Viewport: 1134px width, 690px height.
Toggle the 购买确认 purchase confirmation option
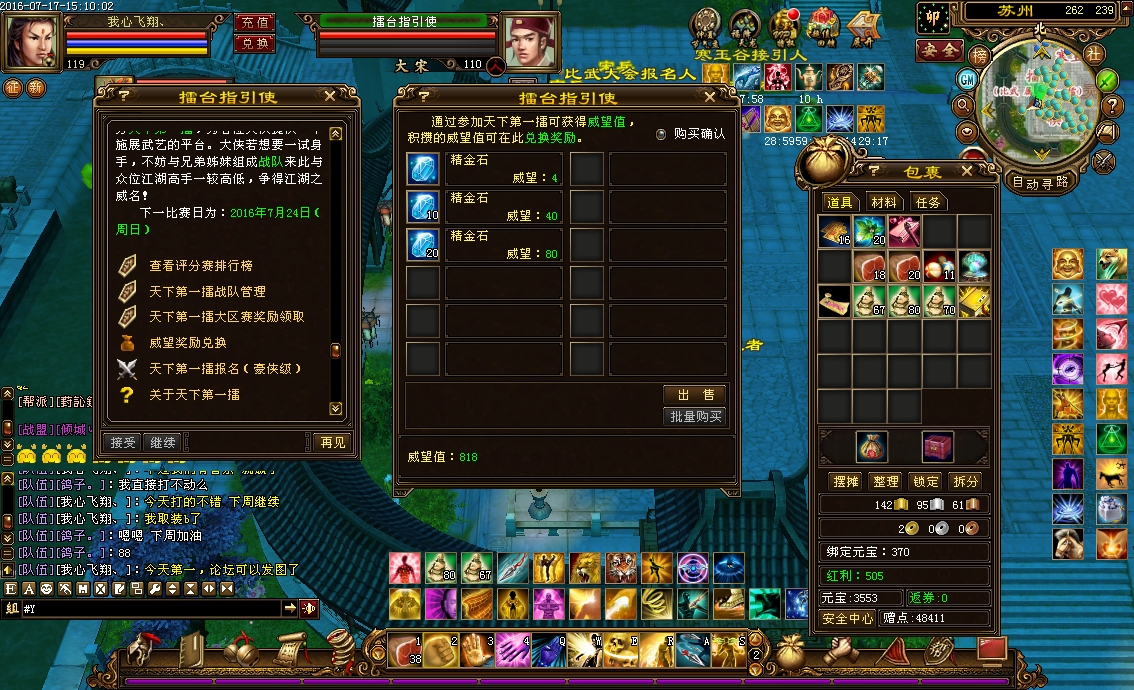point(661,134)
